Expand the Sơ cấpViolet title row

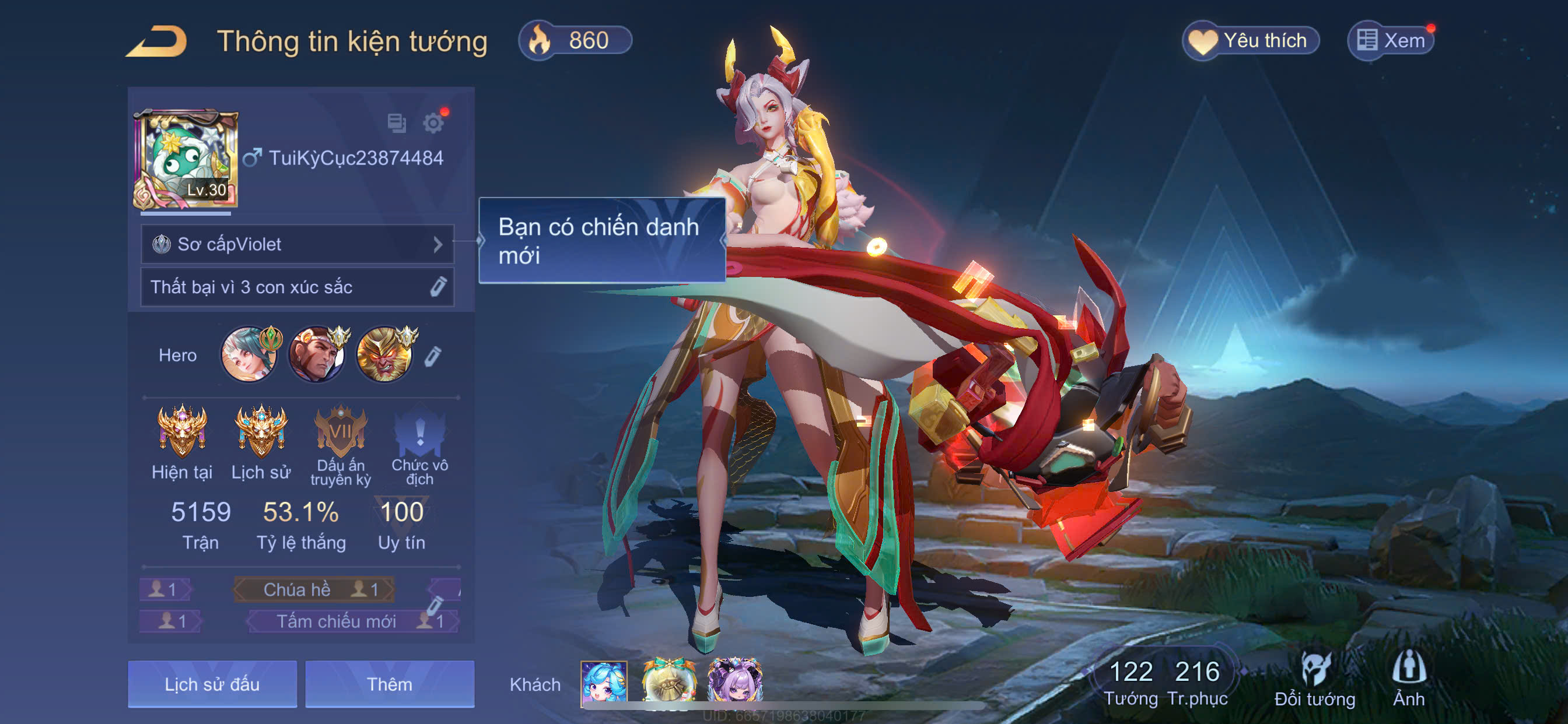point(297,245)
